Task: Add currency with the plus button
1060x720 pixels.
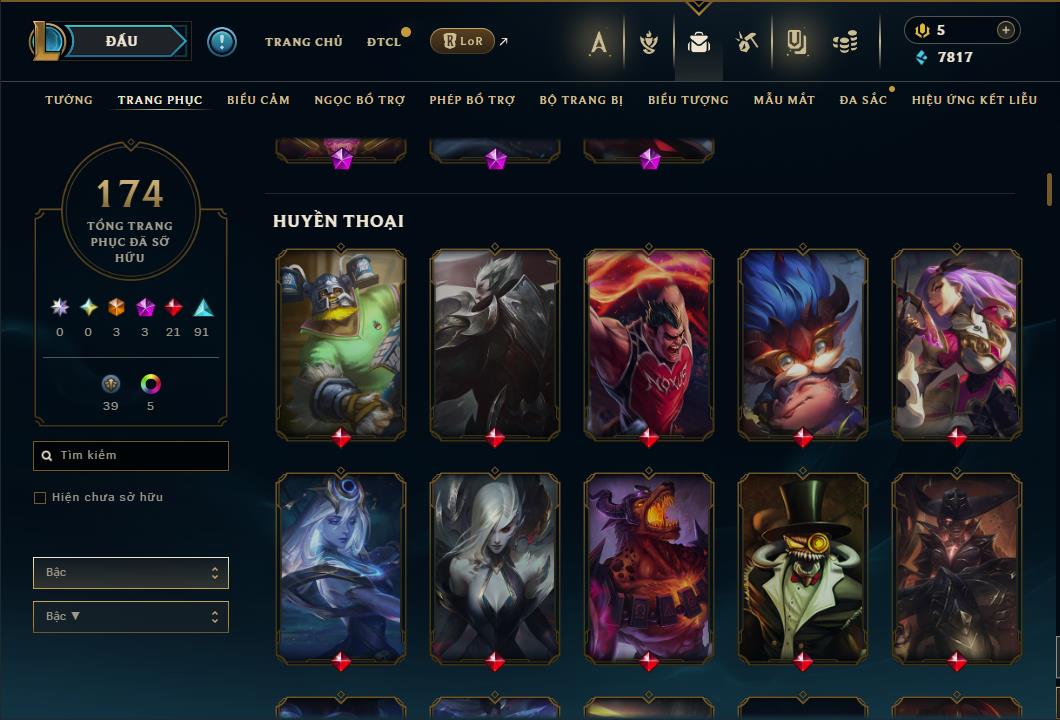Action: click(1005, 30)
